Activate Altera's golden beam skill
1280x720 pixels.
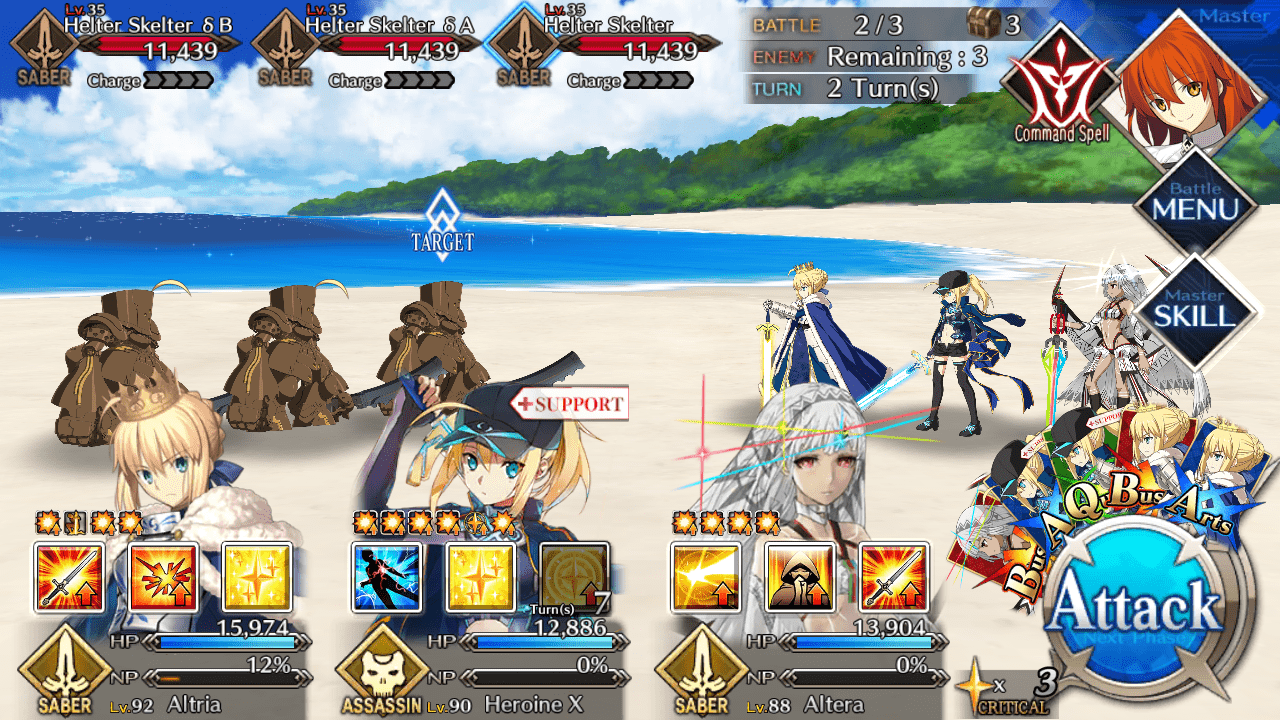[x=706, y=577]
